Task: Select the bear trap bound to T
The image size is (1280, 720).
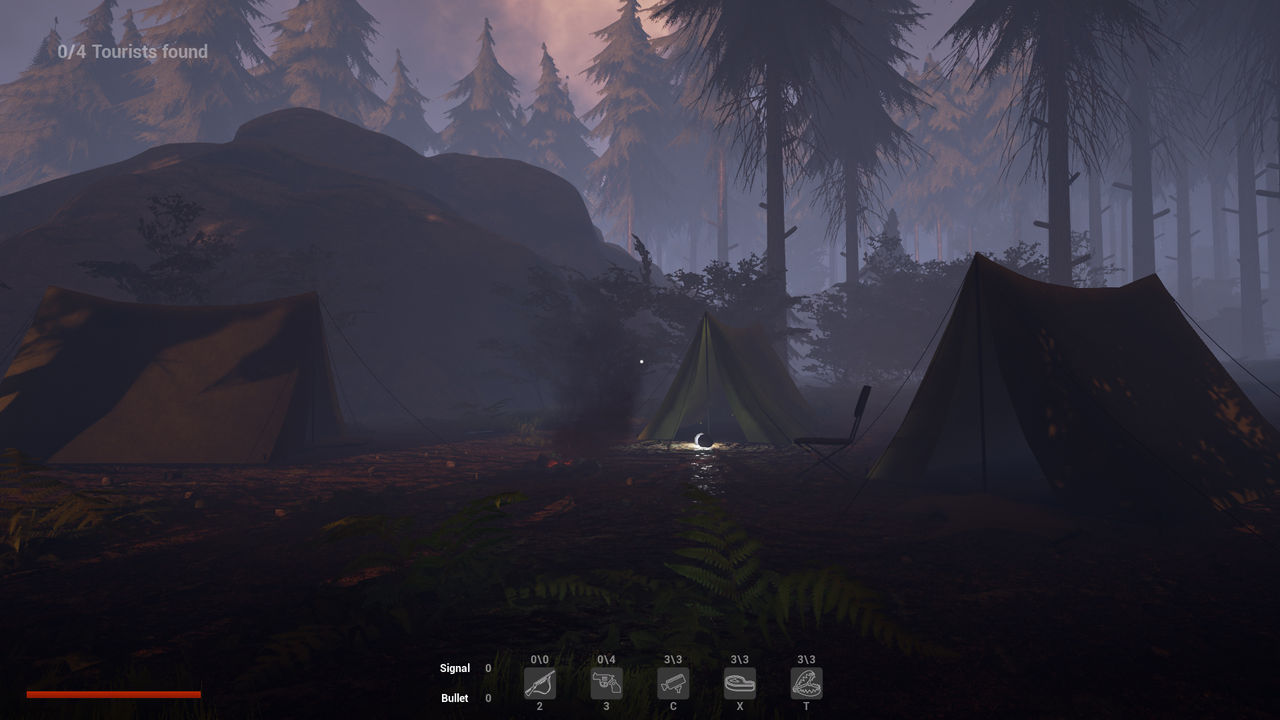Action: coord(806,683)
